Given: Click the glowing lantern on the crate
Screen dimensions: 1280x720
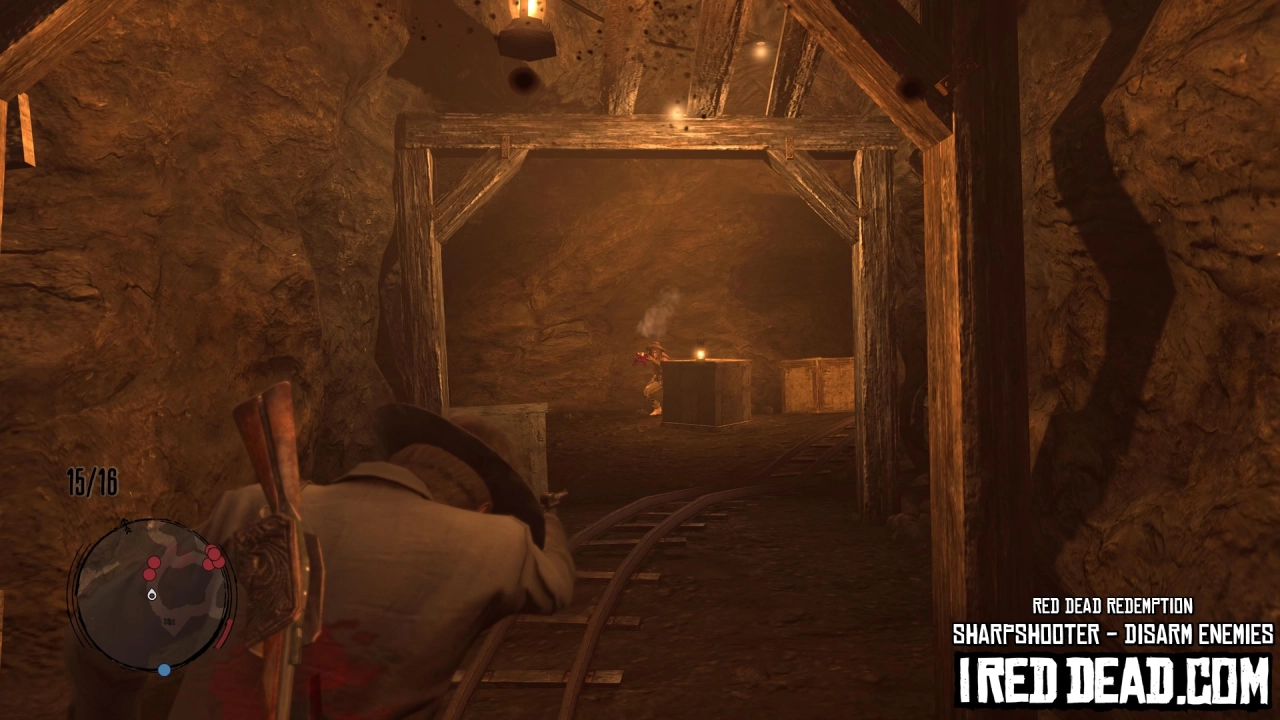Looking at the screenshot, I should [700, 352].
